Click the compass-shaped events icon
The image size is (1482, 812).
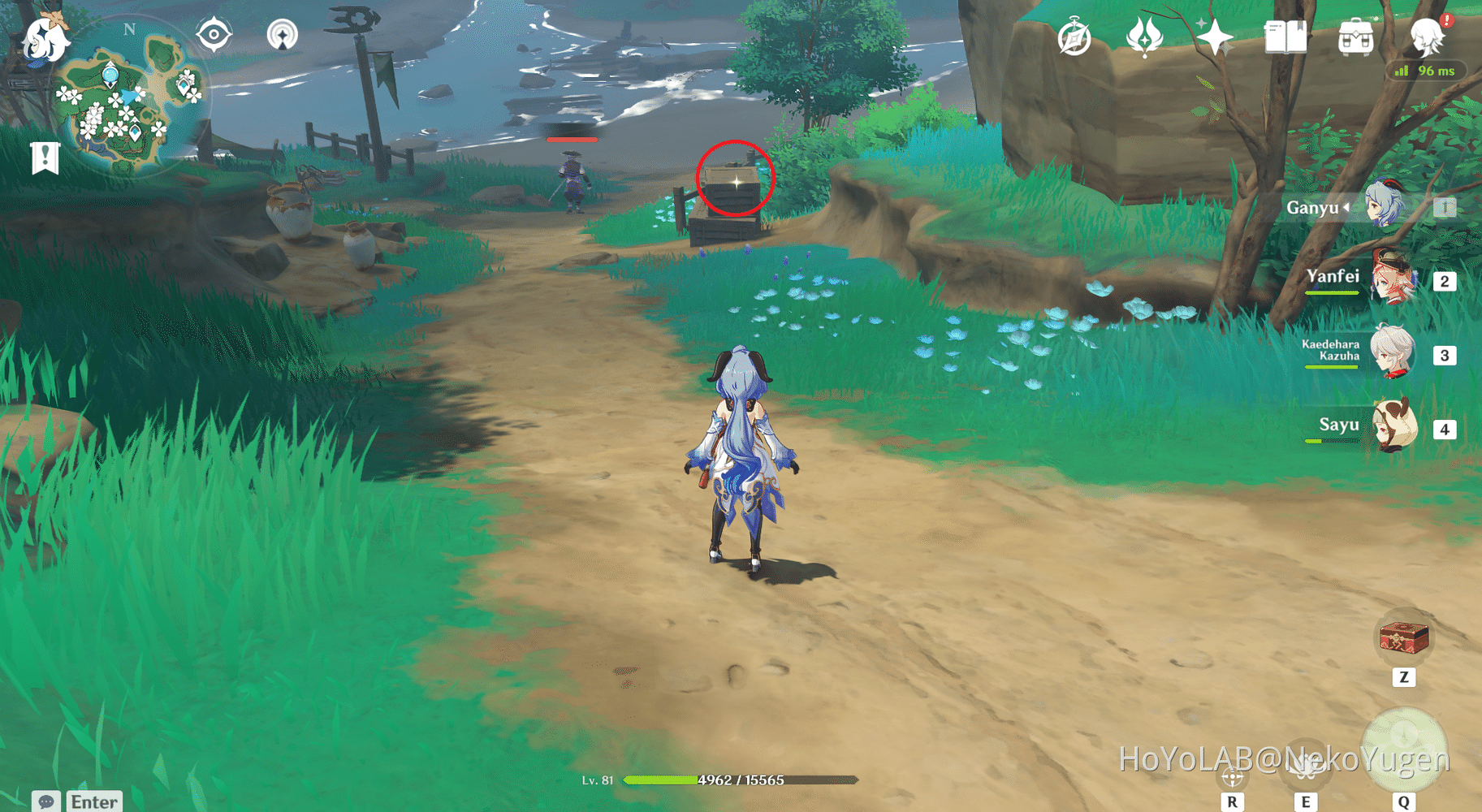coord(1074,36)
